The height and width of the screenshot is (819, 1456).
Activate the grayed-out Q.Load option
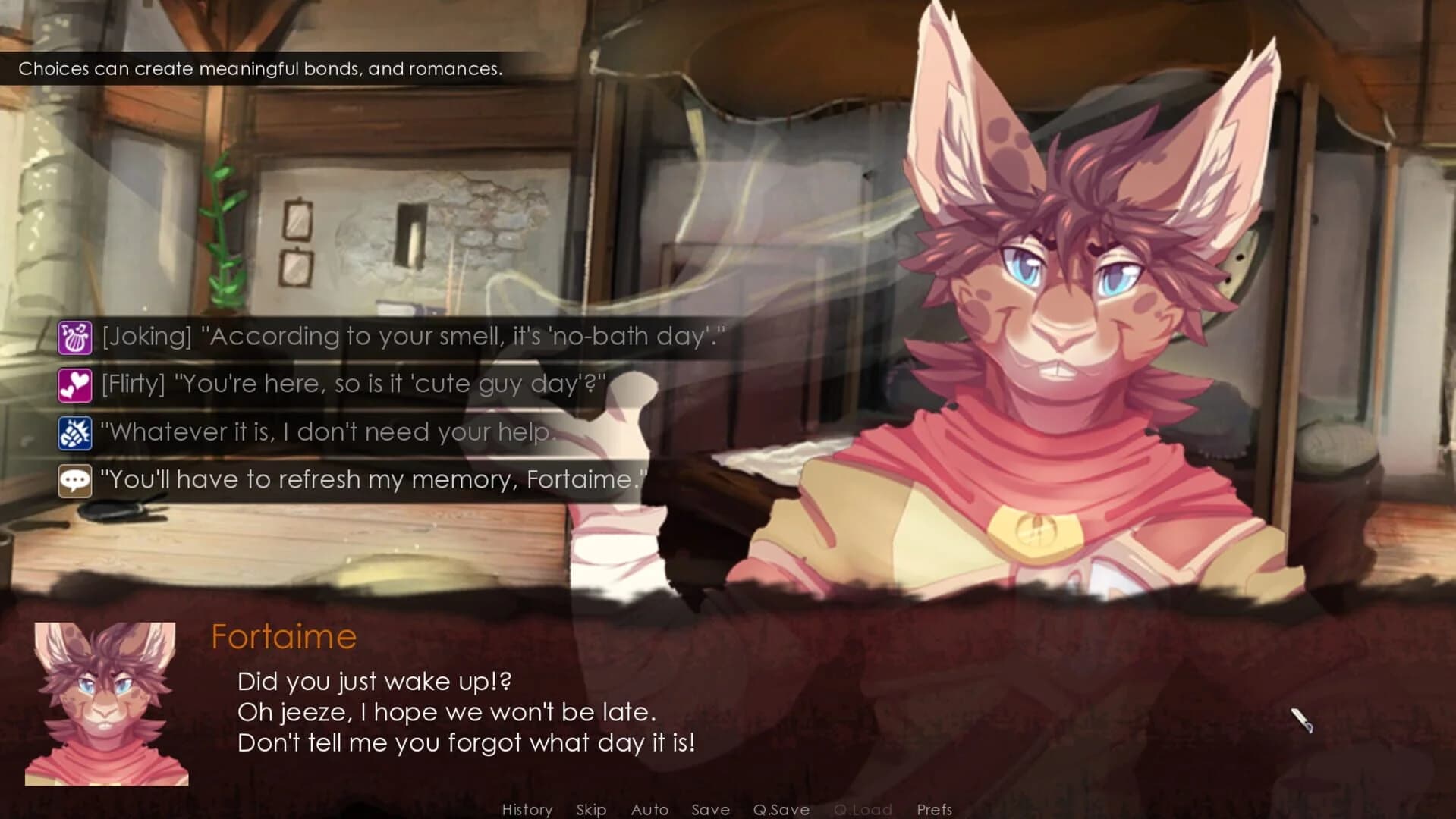[x=863, y=809]
